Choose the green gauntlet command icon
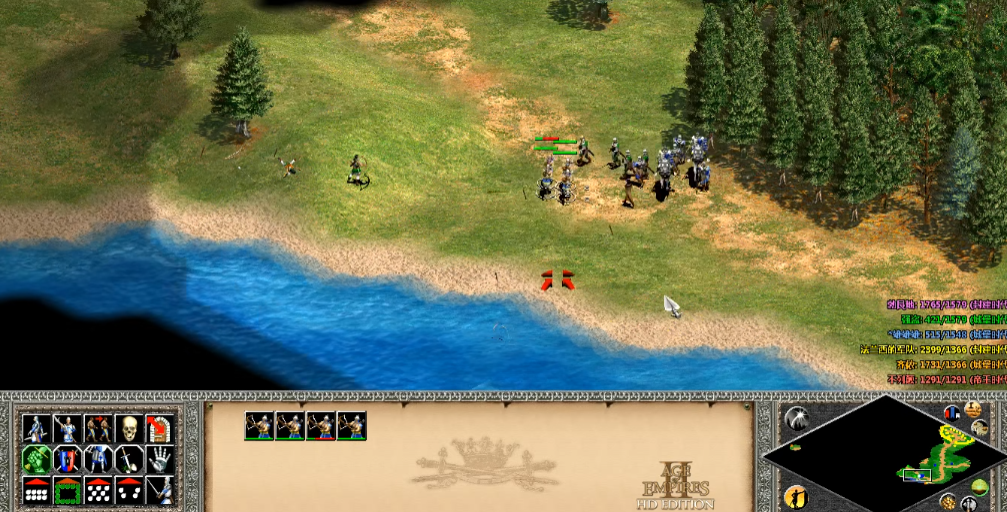This screenshot has width=1007, height=512. point(36,459)
